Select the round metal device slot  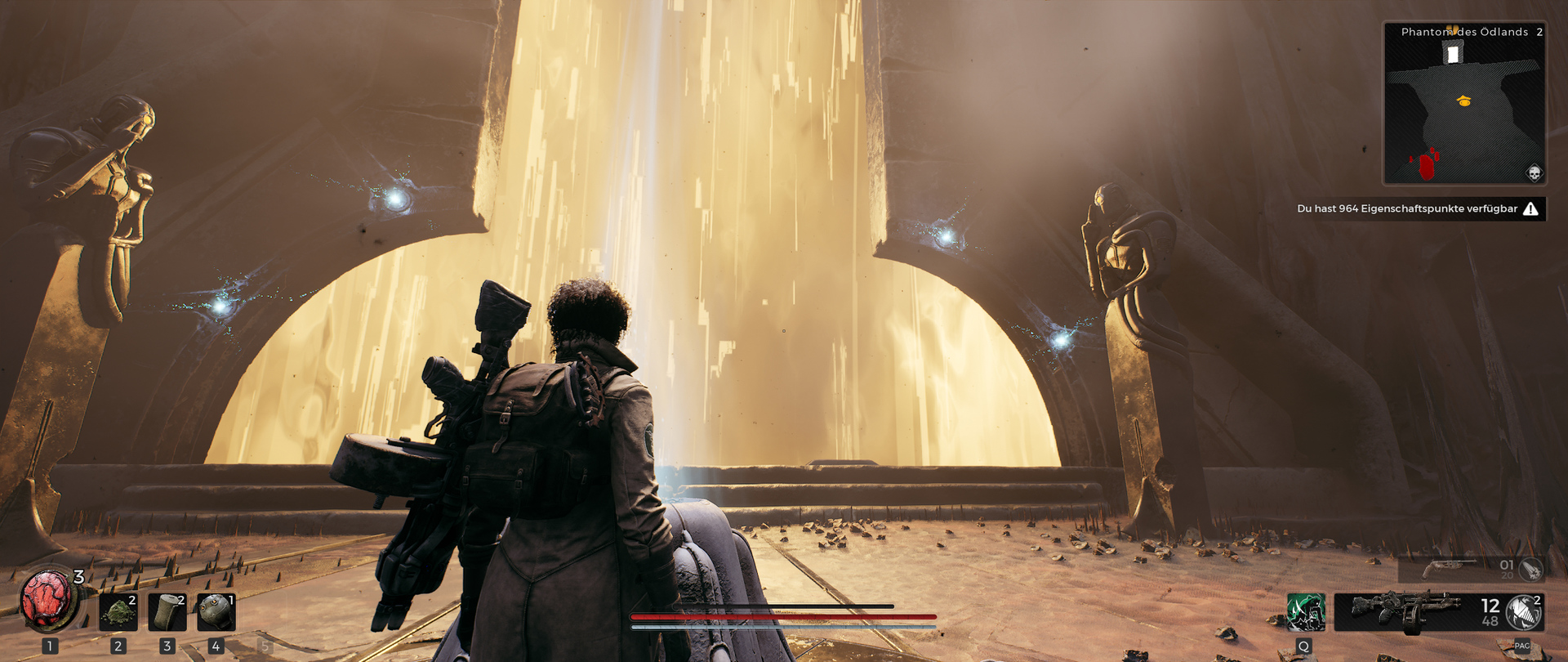point(216,612)
